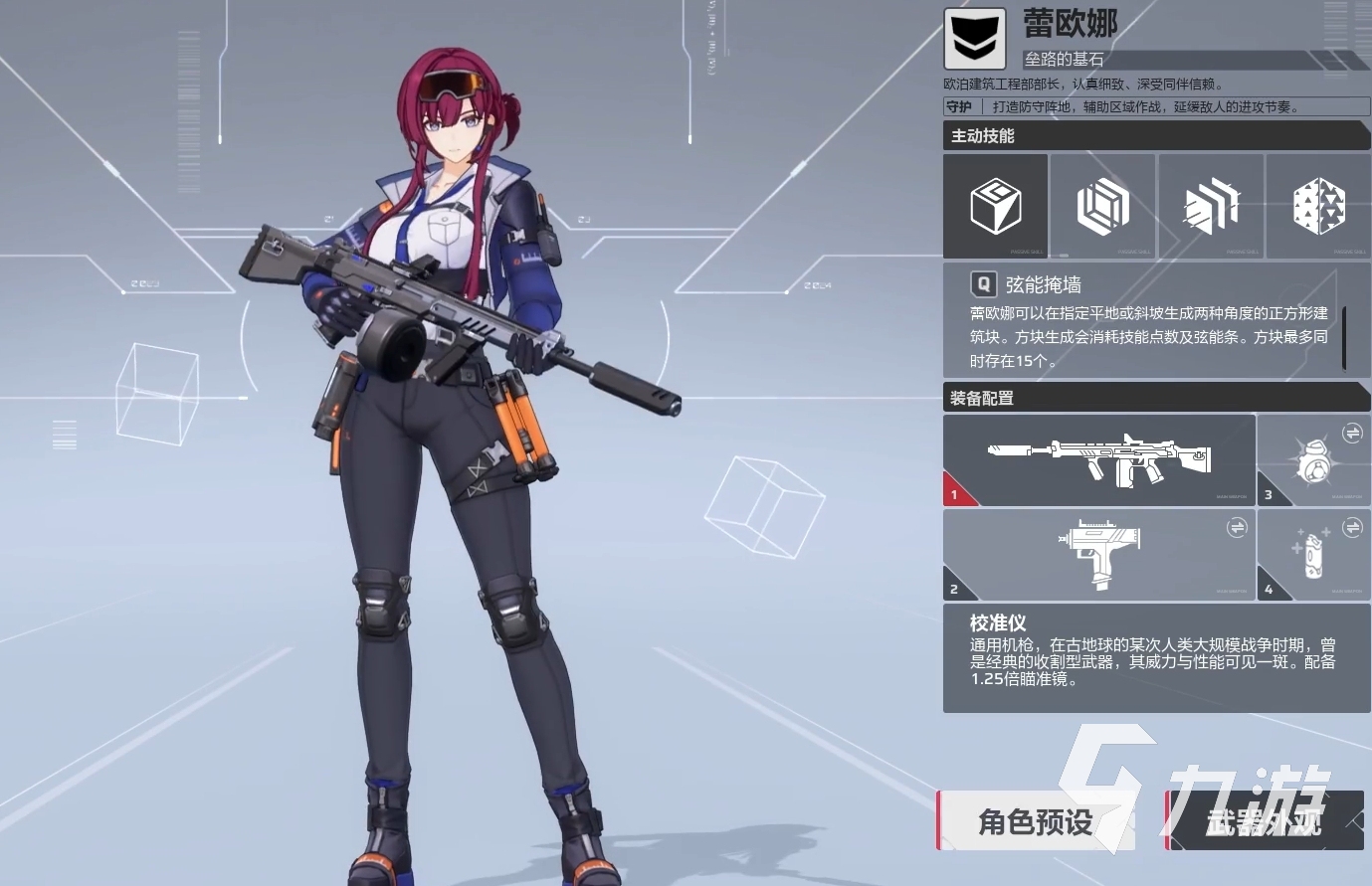Open the 武器外观 weapon appearance menu

tap(1264, 821)
